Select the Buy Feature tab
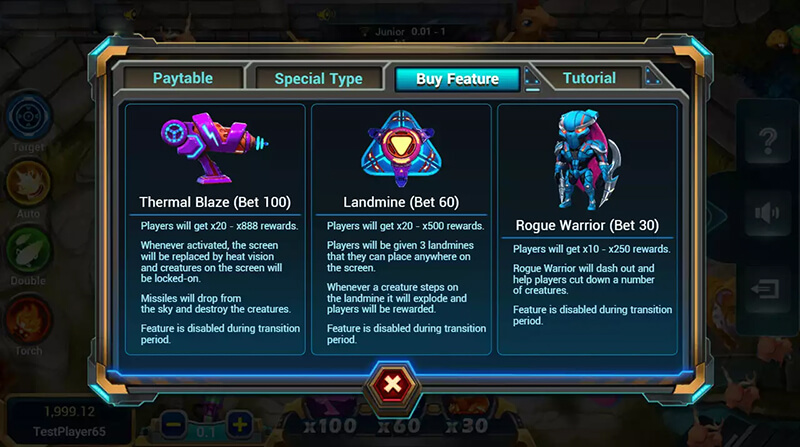The image size is (800, 447). [459, 79]
